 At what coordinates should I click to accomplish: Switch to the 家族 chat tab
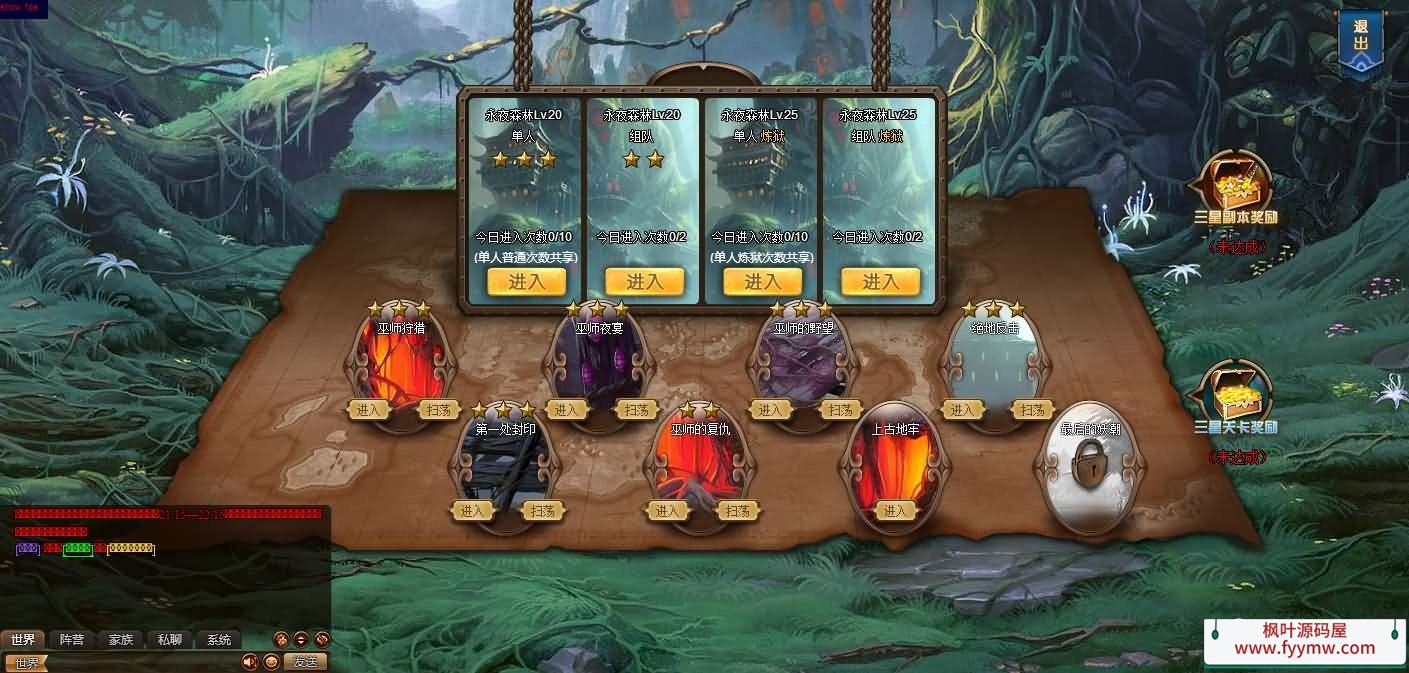coord(121,640)
